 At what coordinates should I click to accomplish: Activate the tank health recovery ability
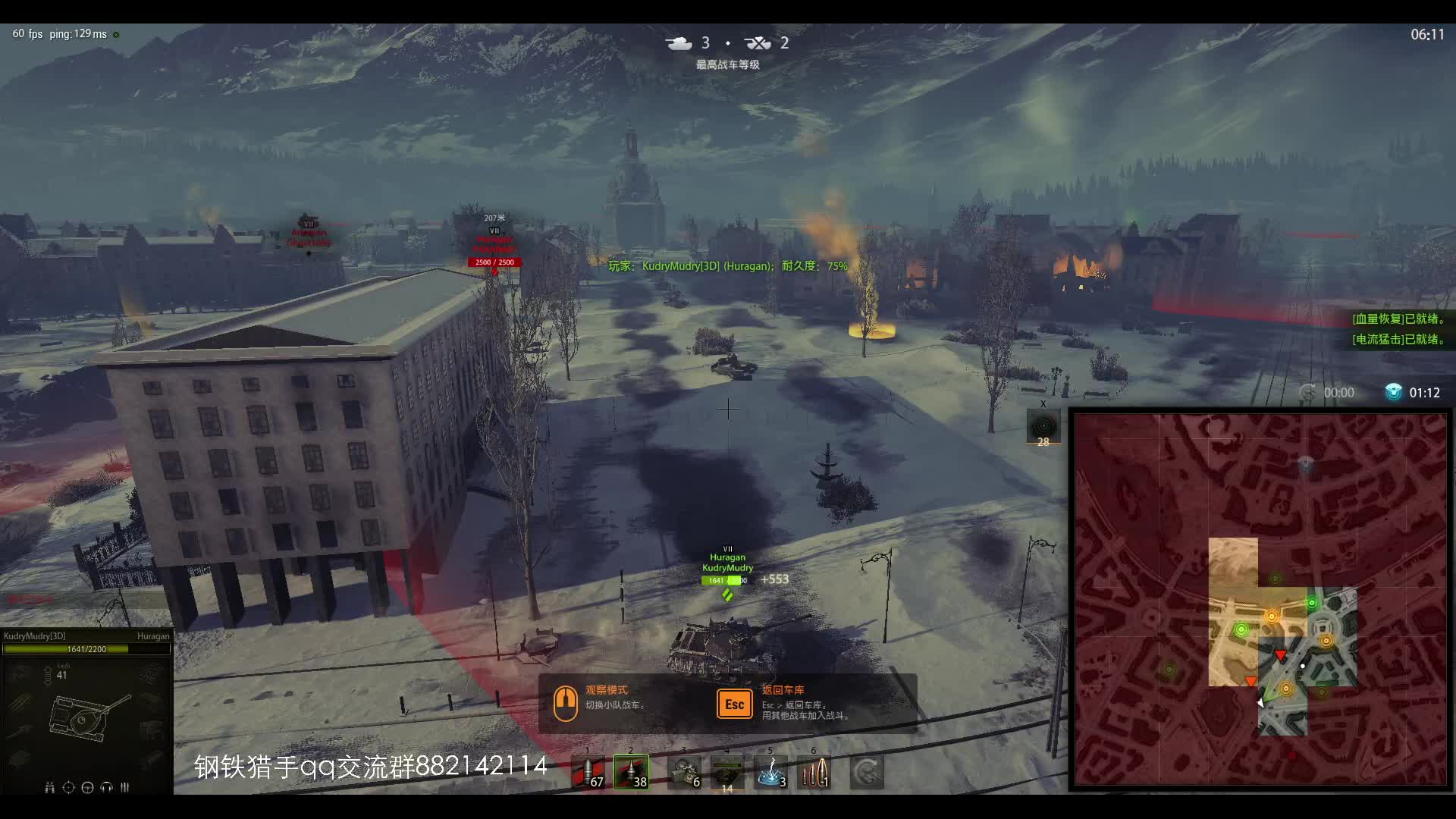click(x=727, y=773)
